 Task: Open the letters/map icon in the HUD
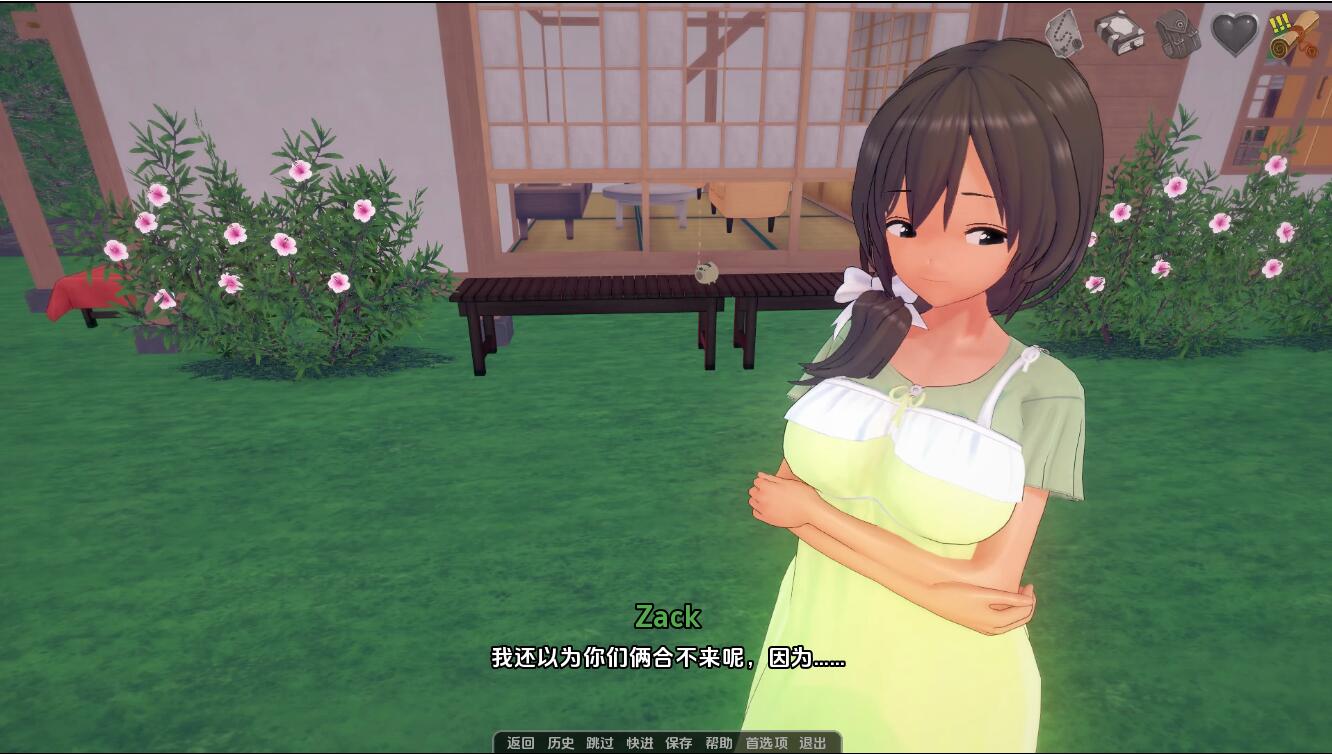(x=1065, y=32)
